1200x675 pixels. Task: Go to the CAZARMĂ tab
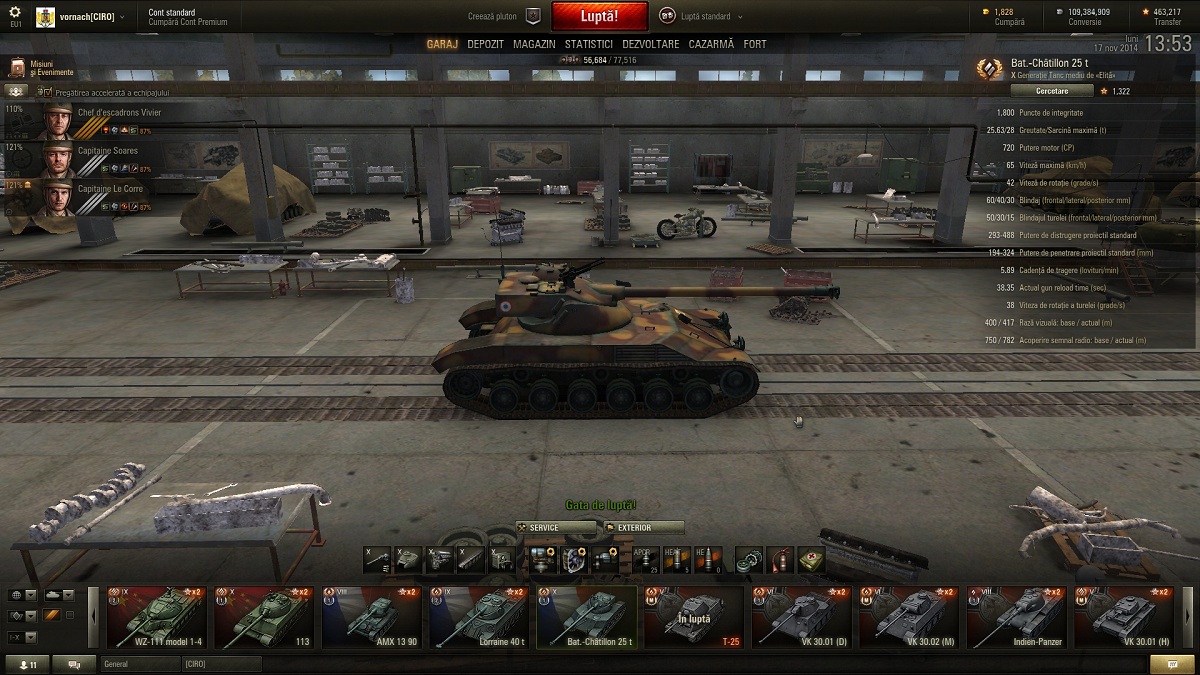point(710,44)
